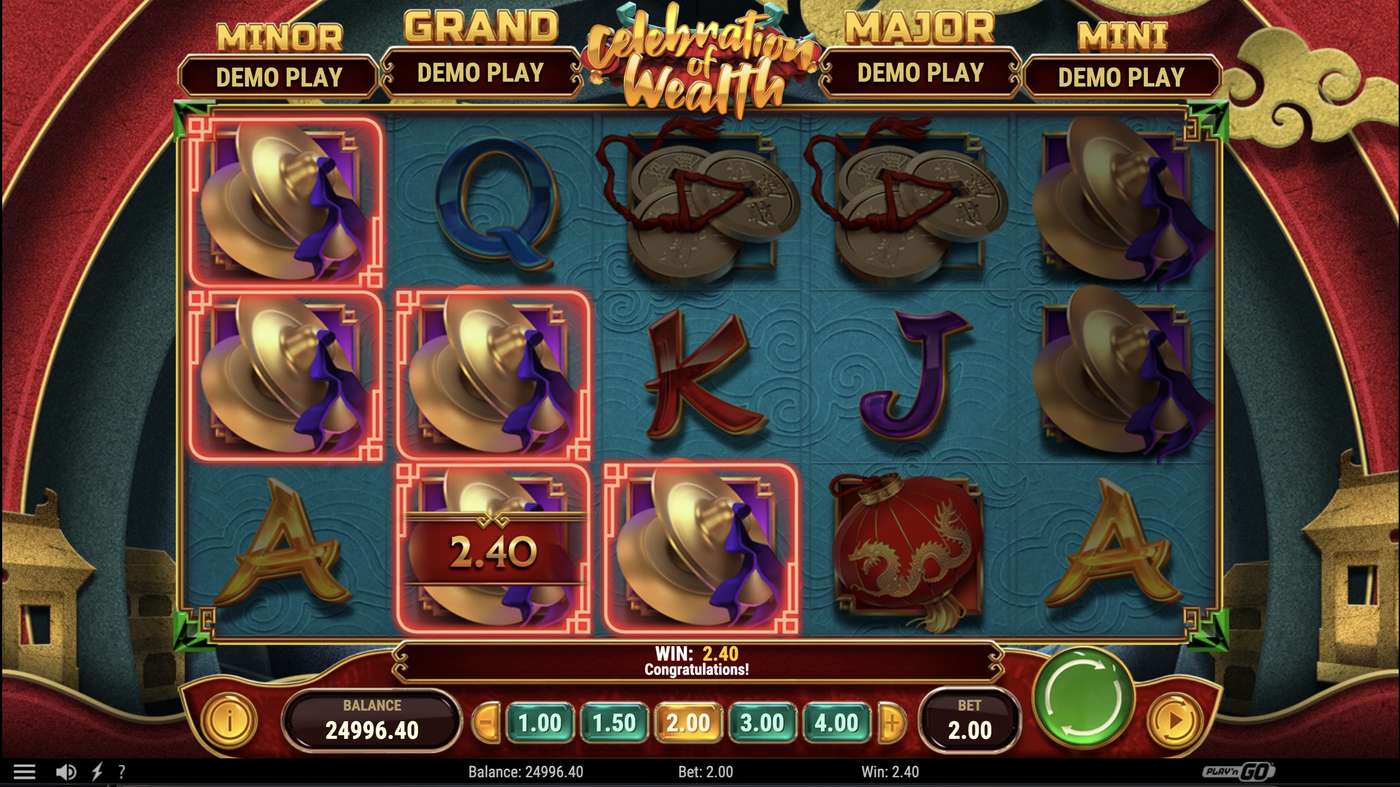1400x787 pixels.
Task: Pick the 4.00 bet option
Action: [837, 723]
